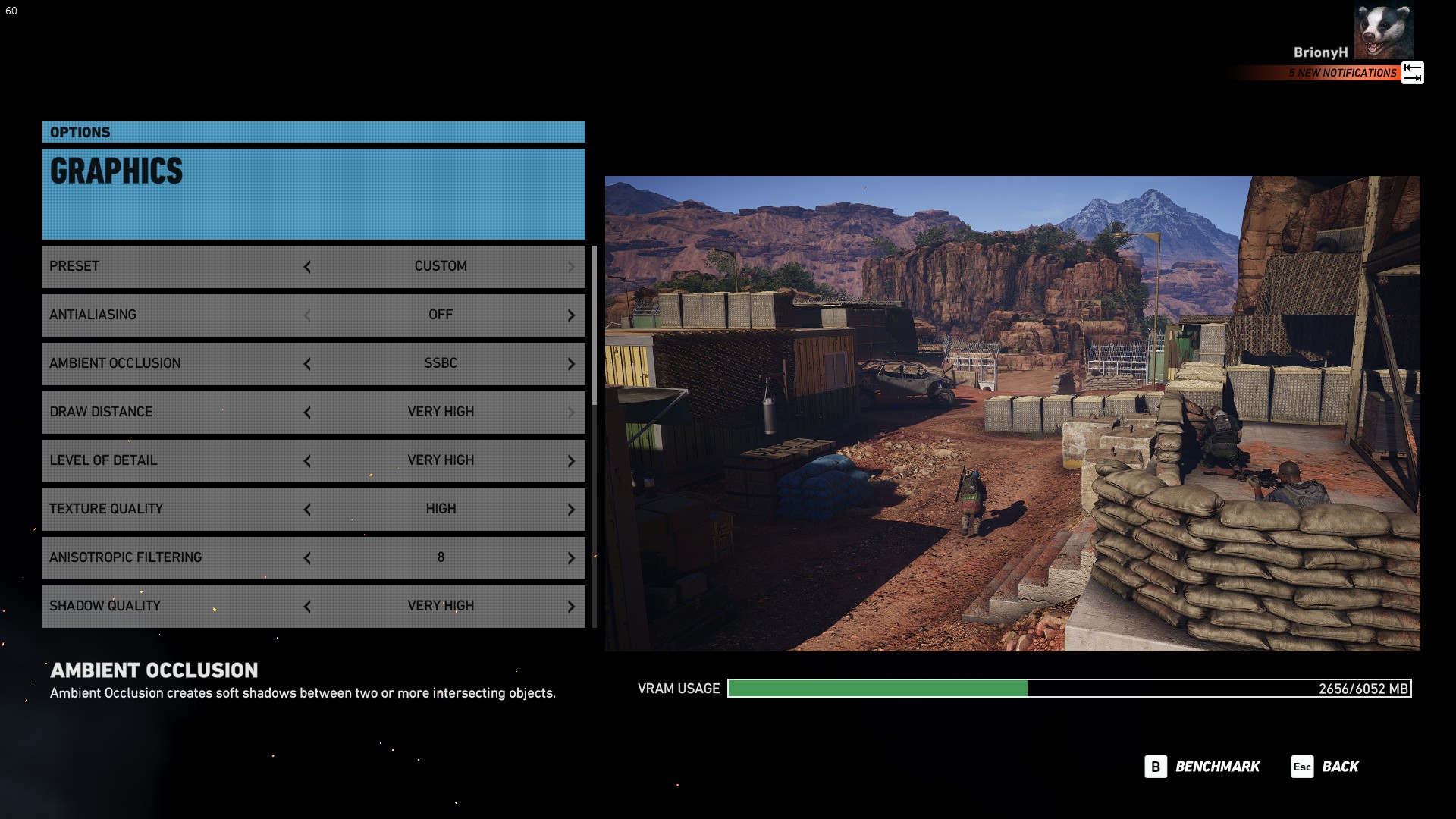
Task: Click the BrionyH badger avatar
Action: click(1383, 31)
